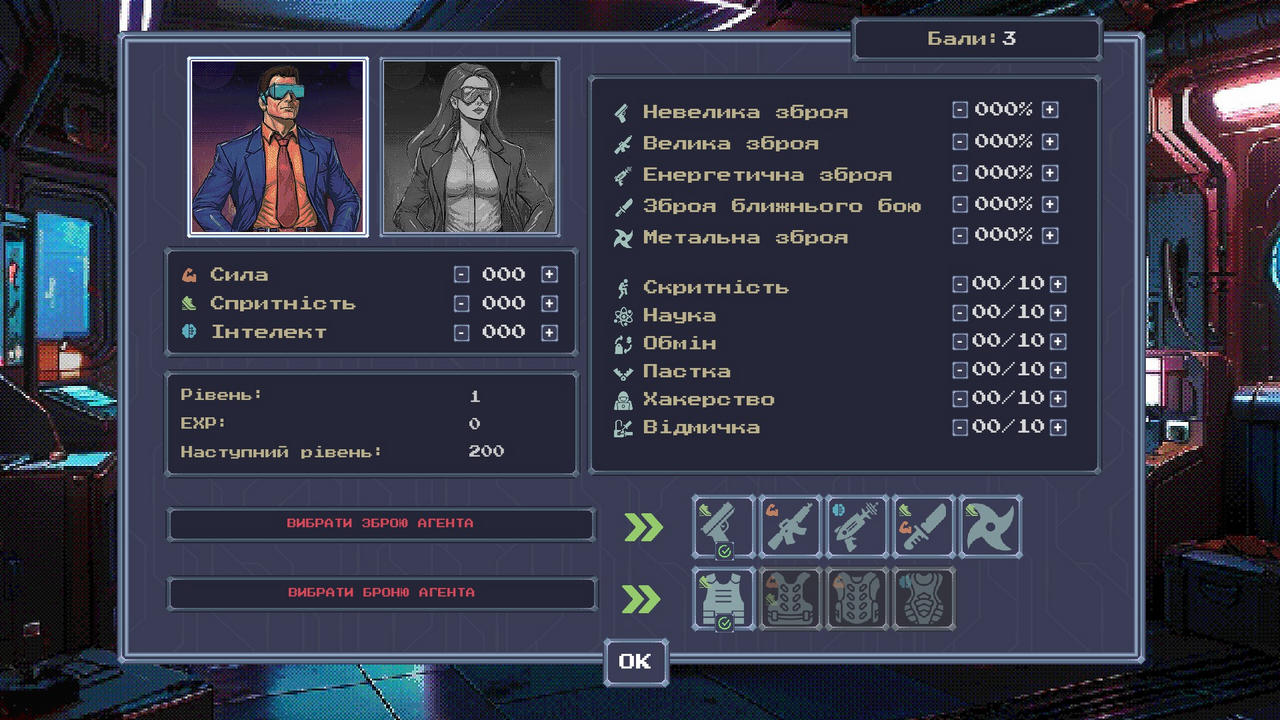Image resolution: width=1280 pixels, height=720 pixels.
Task: Add a point to Метальна зброя
Action: pyautogui.click(x=1049, y=236)
